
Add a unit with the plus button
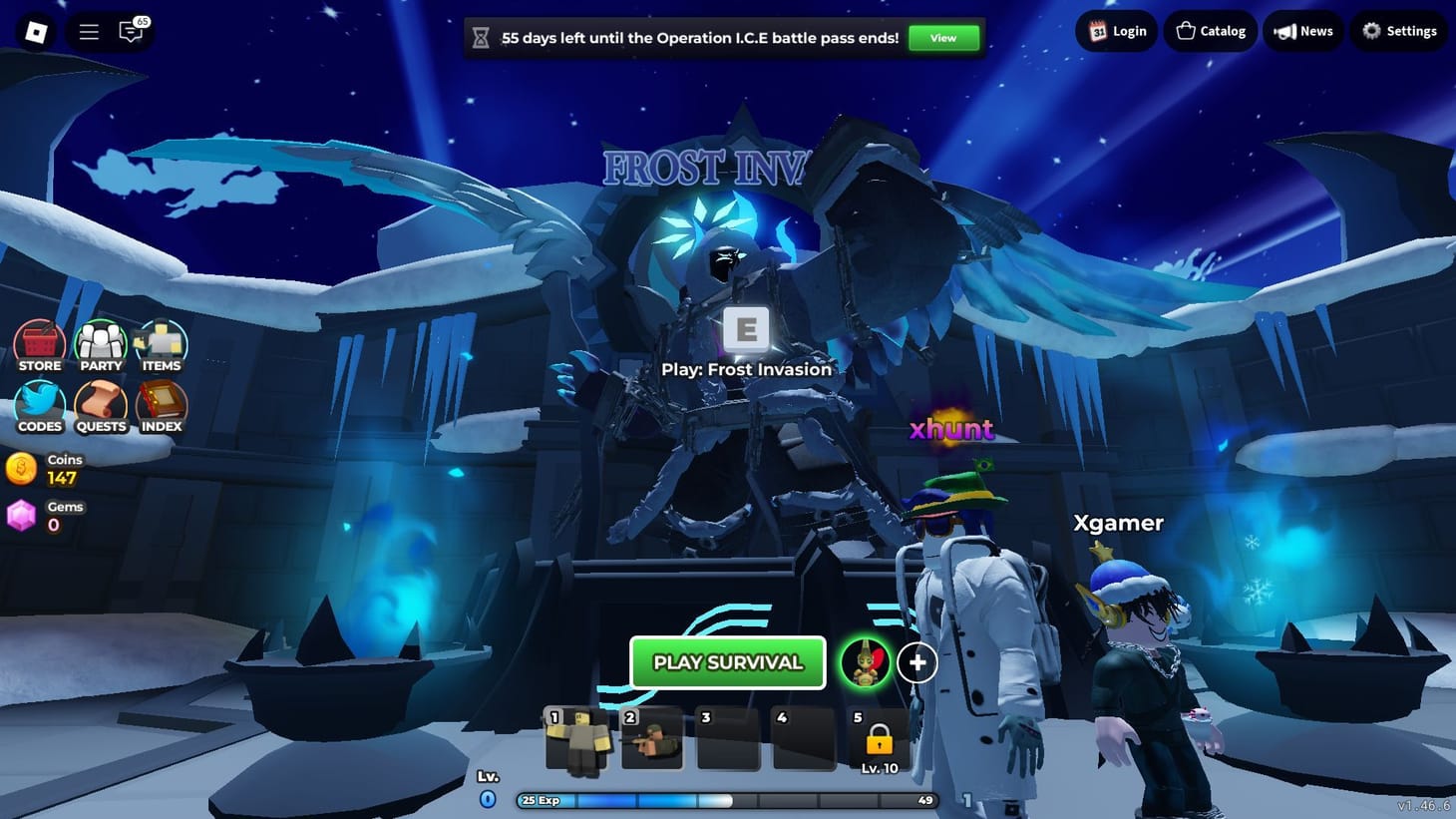click(916, 661)
